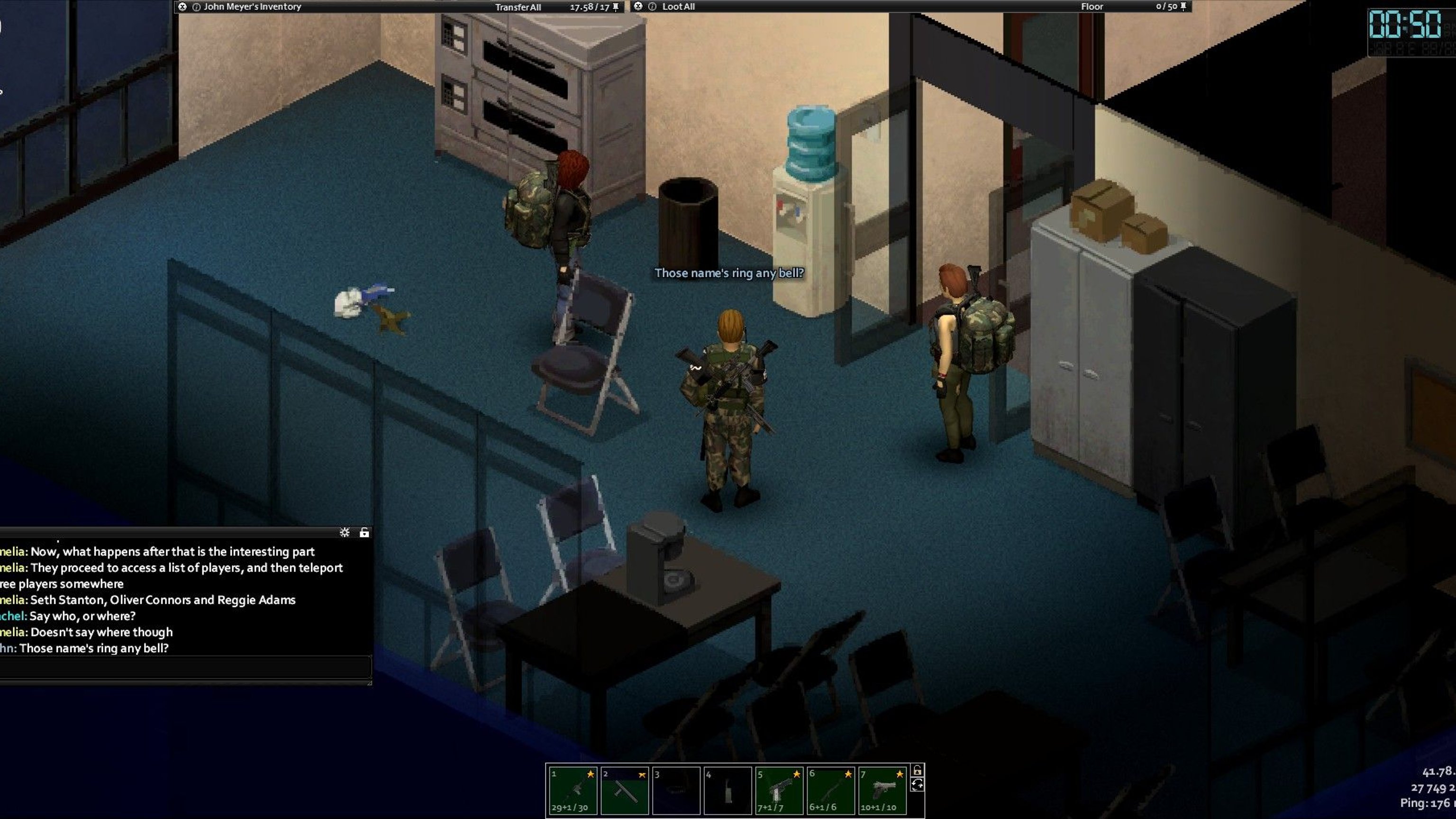
Task: Open the info icon beside Loot All
Action: coord(652,7)
